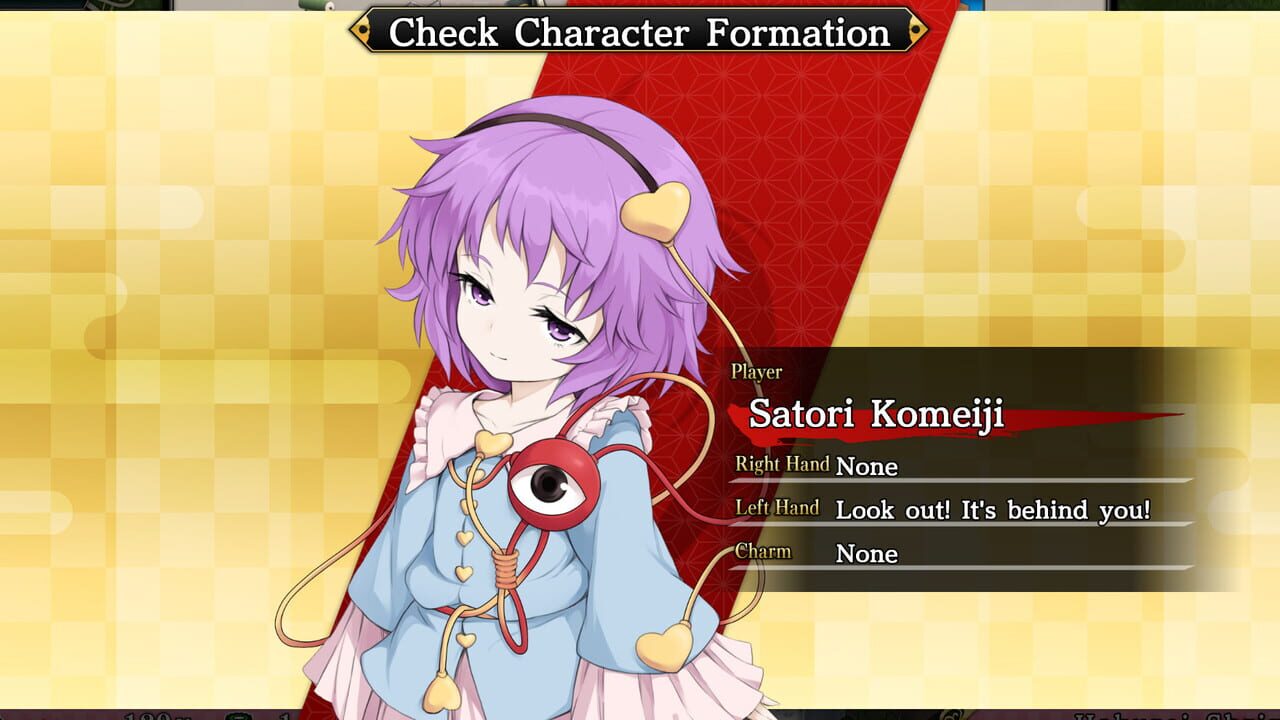
Task: Select the None entry under Charm
Action: point(868,554)
